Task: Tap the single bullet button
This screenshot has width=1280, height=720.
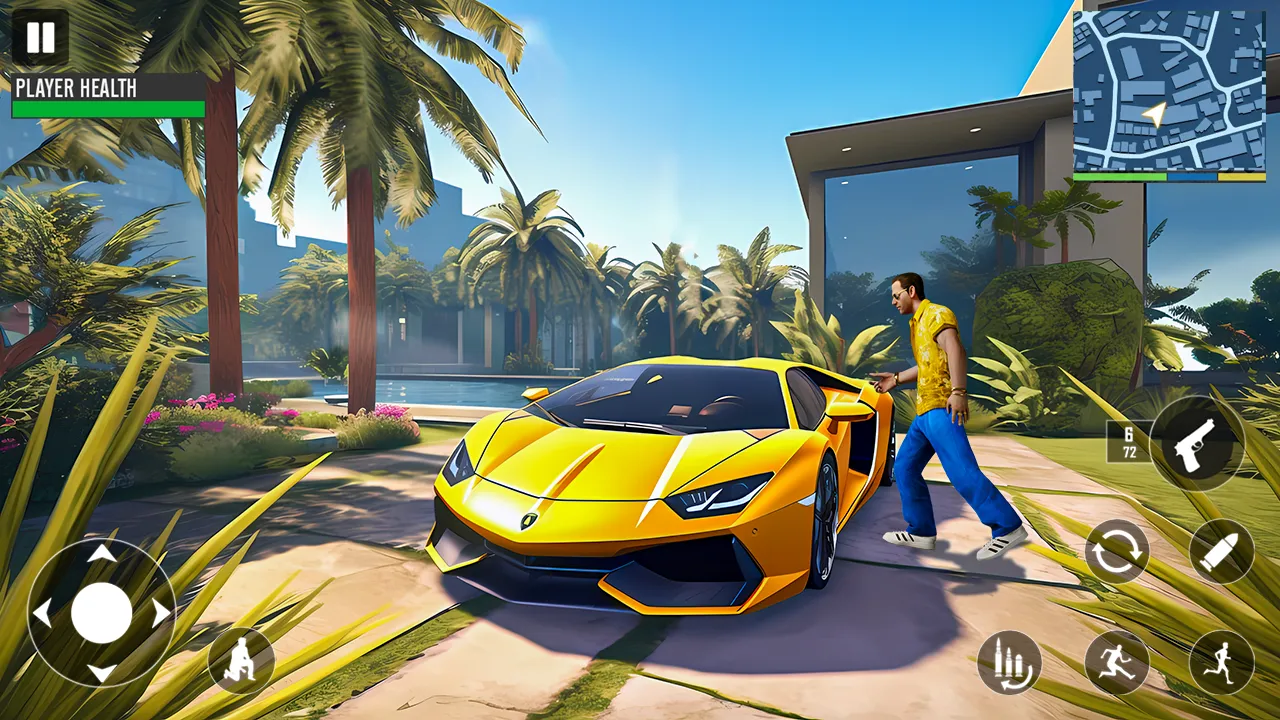Action: (1221, 551)
